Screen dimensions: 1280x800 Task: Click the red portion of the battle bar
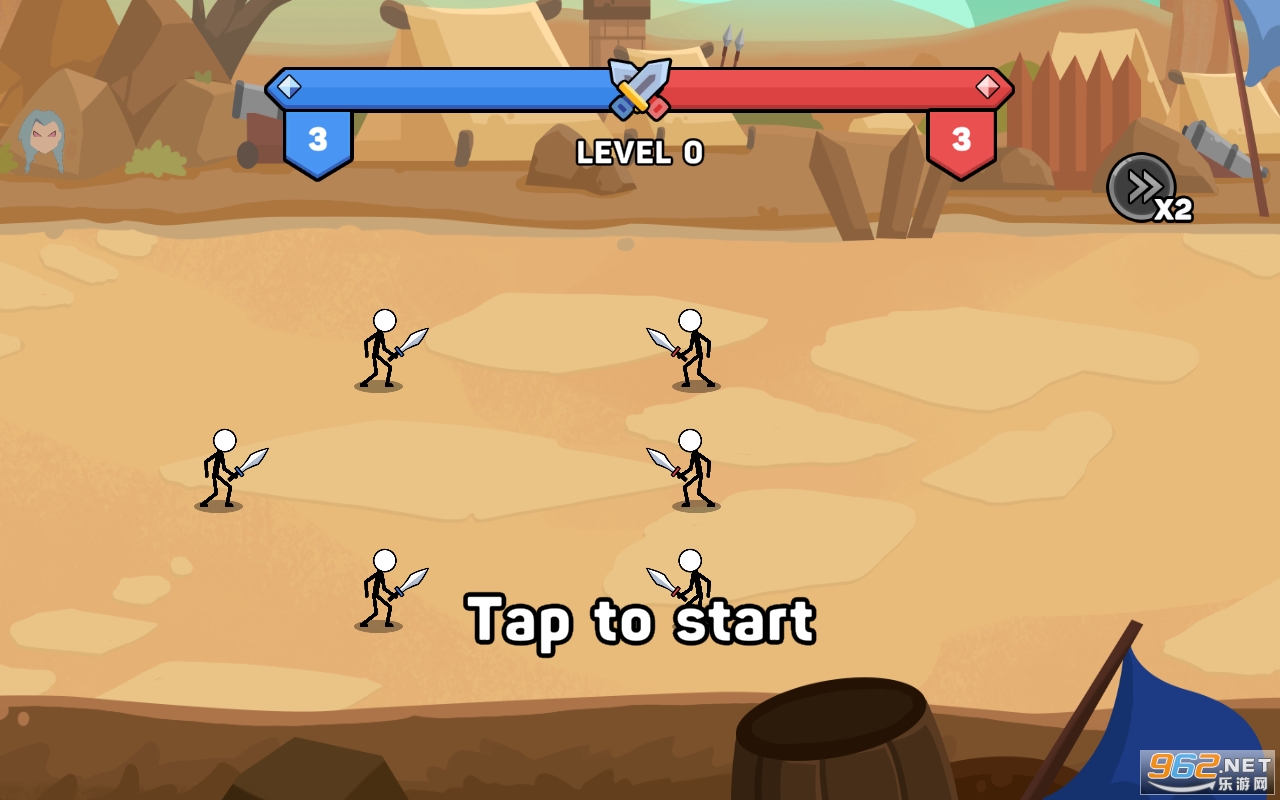pos(820,87)
